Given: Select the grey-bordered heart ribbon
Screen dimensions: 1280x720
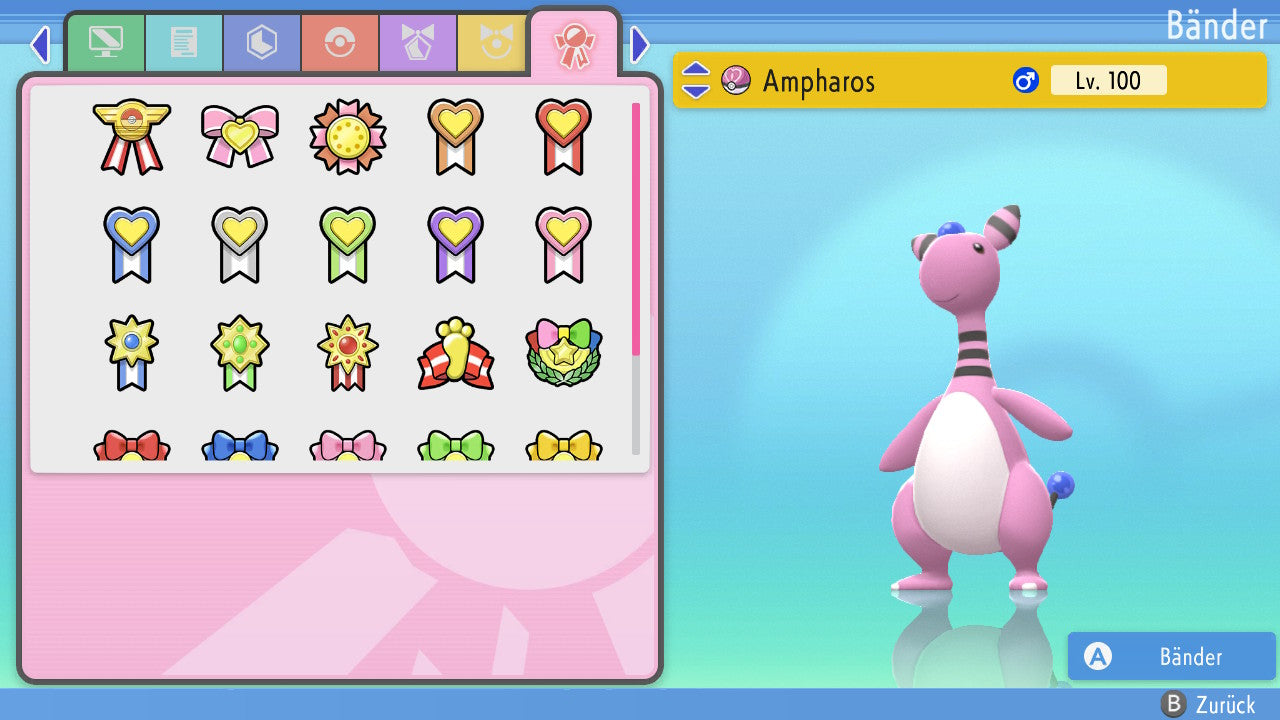Looking at the screenshot, I should pyautogui.click(x=240, y=244).
